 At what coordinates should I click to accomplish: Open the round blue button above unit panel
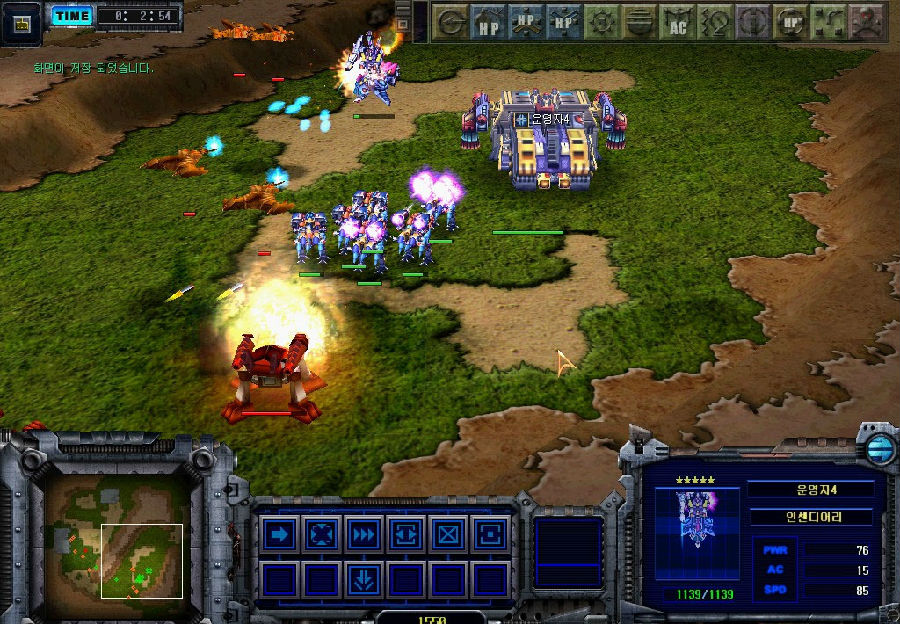[x=879, y=447]
